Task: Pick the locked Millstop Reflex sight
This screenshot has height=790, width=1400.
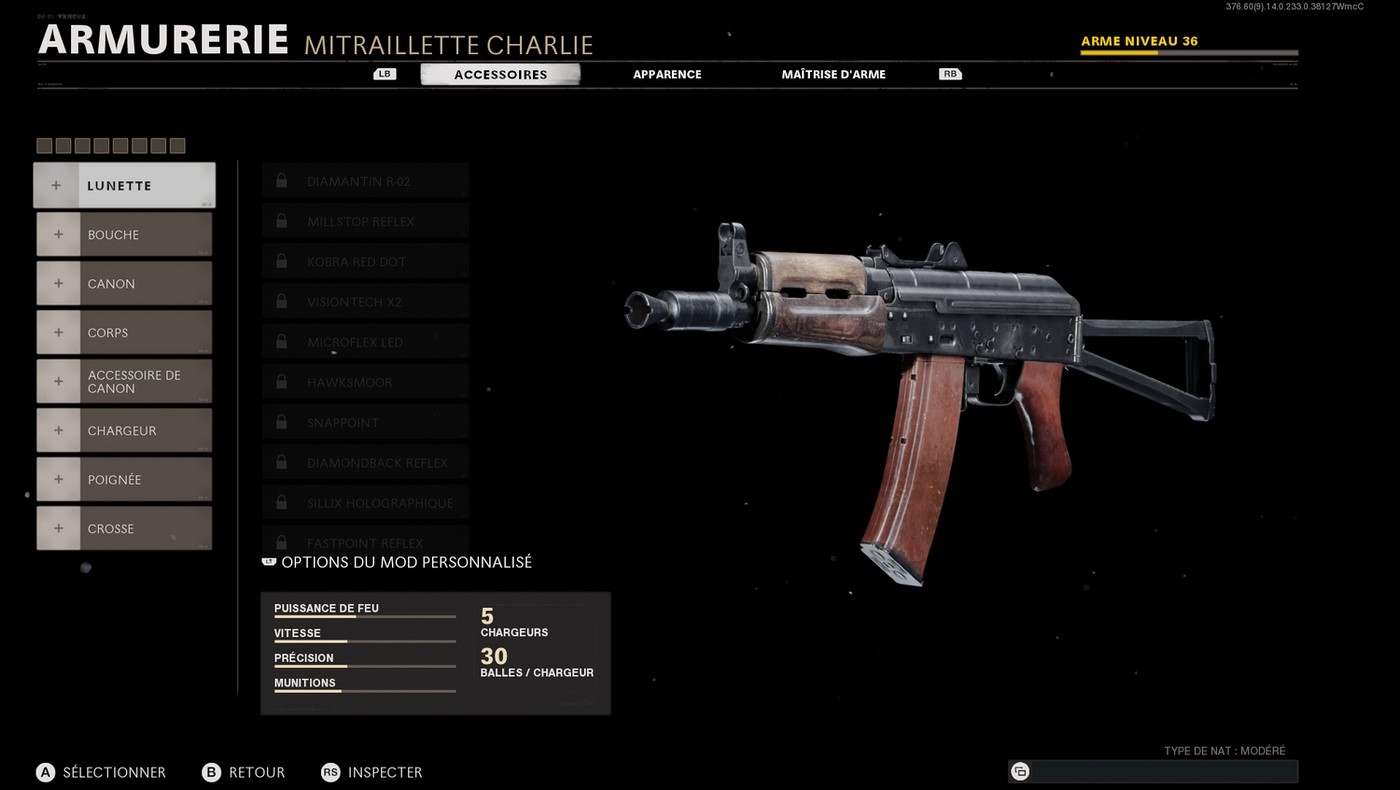Action: coord(365,222)
